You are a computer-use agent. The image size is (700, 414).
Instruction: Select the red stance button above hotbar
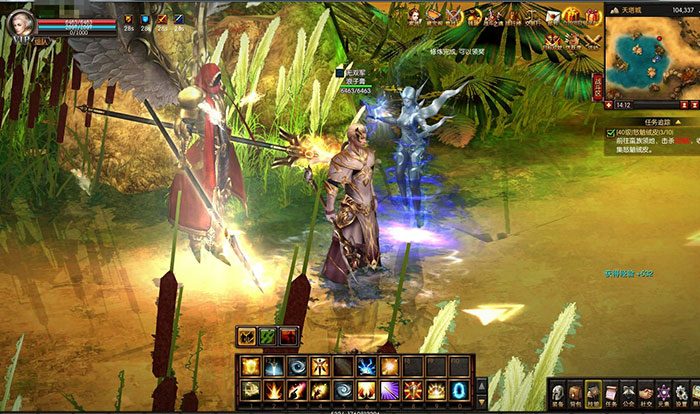[x=288, y=337]
